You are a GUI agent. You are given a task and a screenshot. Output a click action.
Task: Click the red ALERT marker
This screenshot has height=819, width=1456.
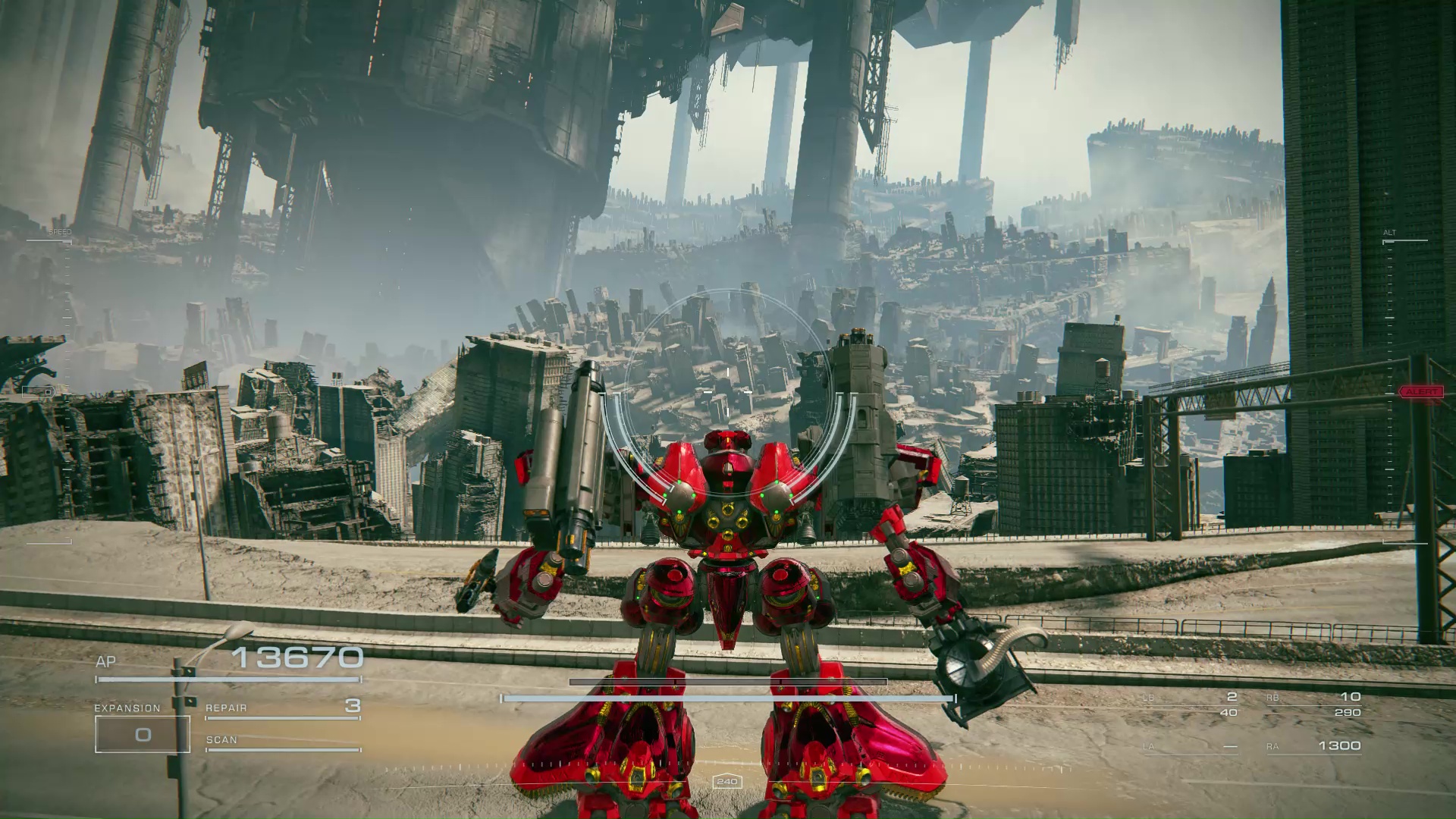tap(1420, 392)
